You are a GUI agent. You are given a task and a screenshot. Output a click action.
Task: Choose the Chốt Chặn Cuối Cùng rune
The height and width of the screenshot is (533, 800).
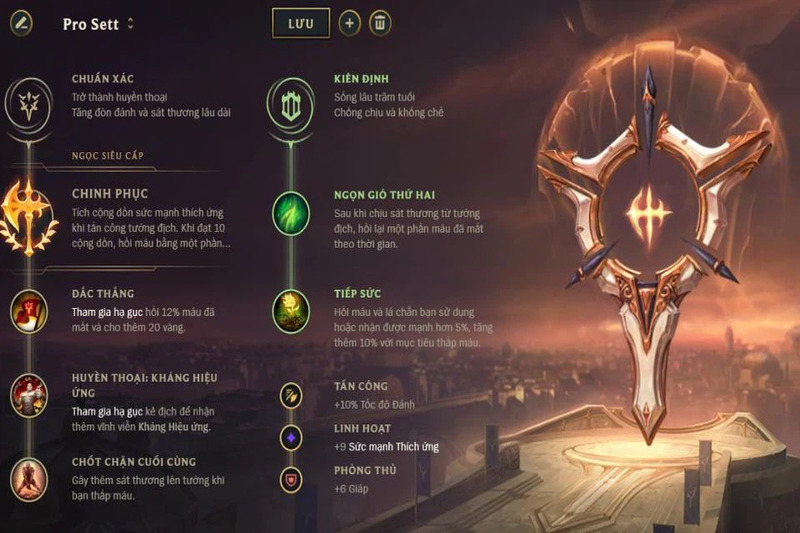click(29, 479)
